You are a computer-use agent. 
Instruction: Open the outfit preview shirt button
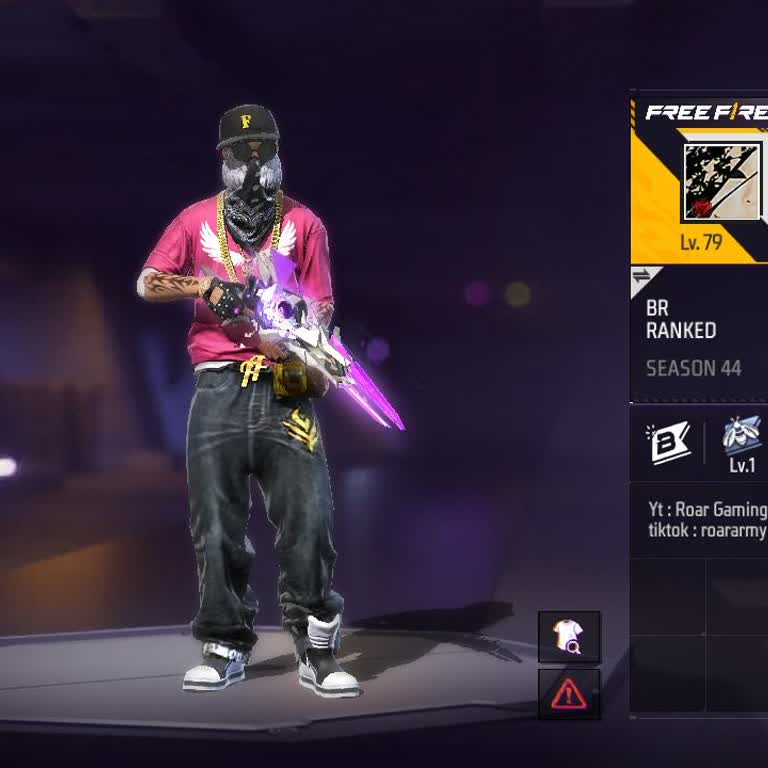point(569,637)
